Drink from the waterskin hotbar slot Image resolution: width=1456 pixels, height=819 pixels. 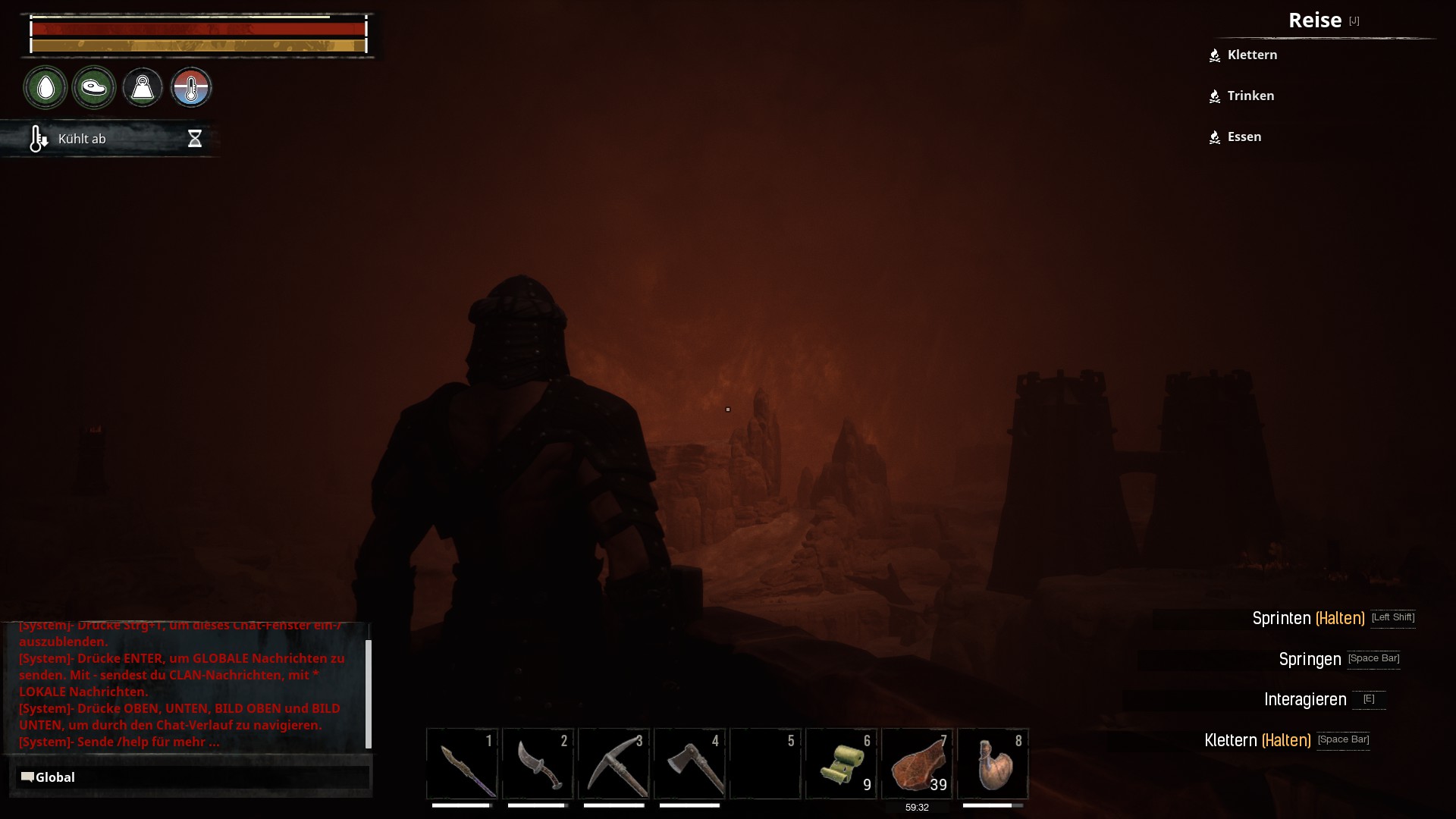(993, 764)
